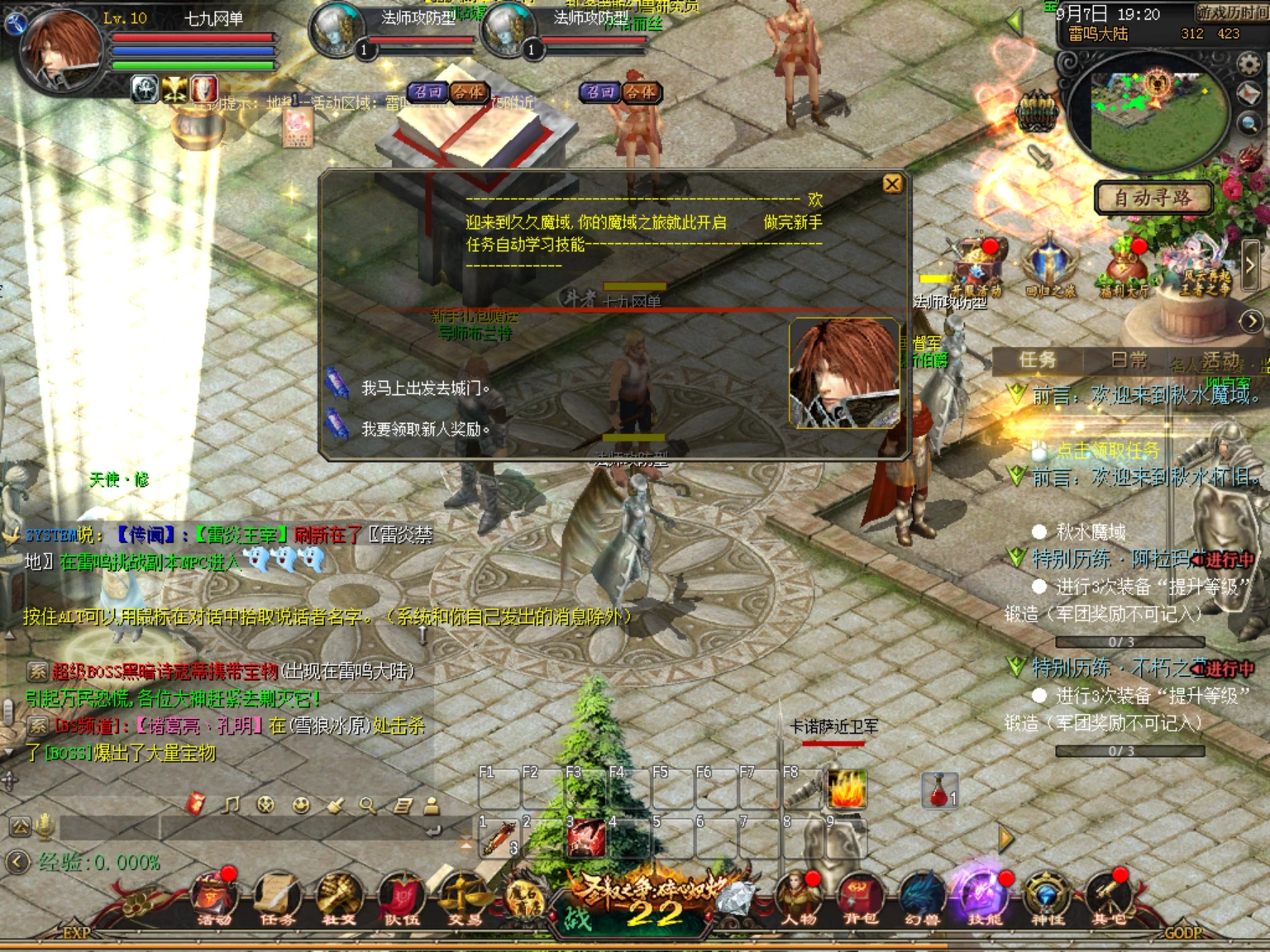Click the magnifier search icon by the minimap
1270x952 pixels.
coord(1249,124)
